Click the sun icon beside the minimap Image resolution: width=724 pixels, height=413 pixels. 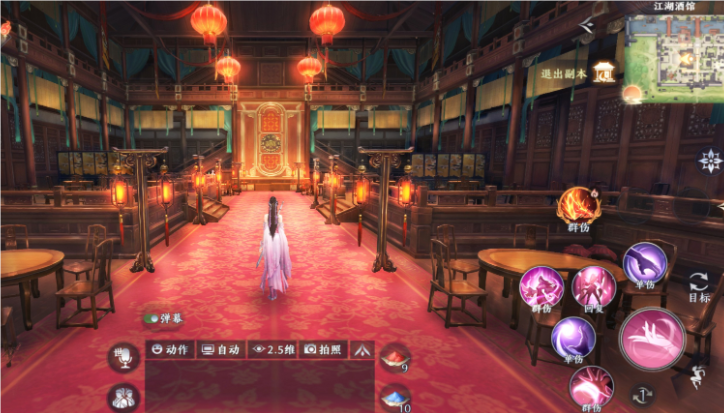coord(632,94)
